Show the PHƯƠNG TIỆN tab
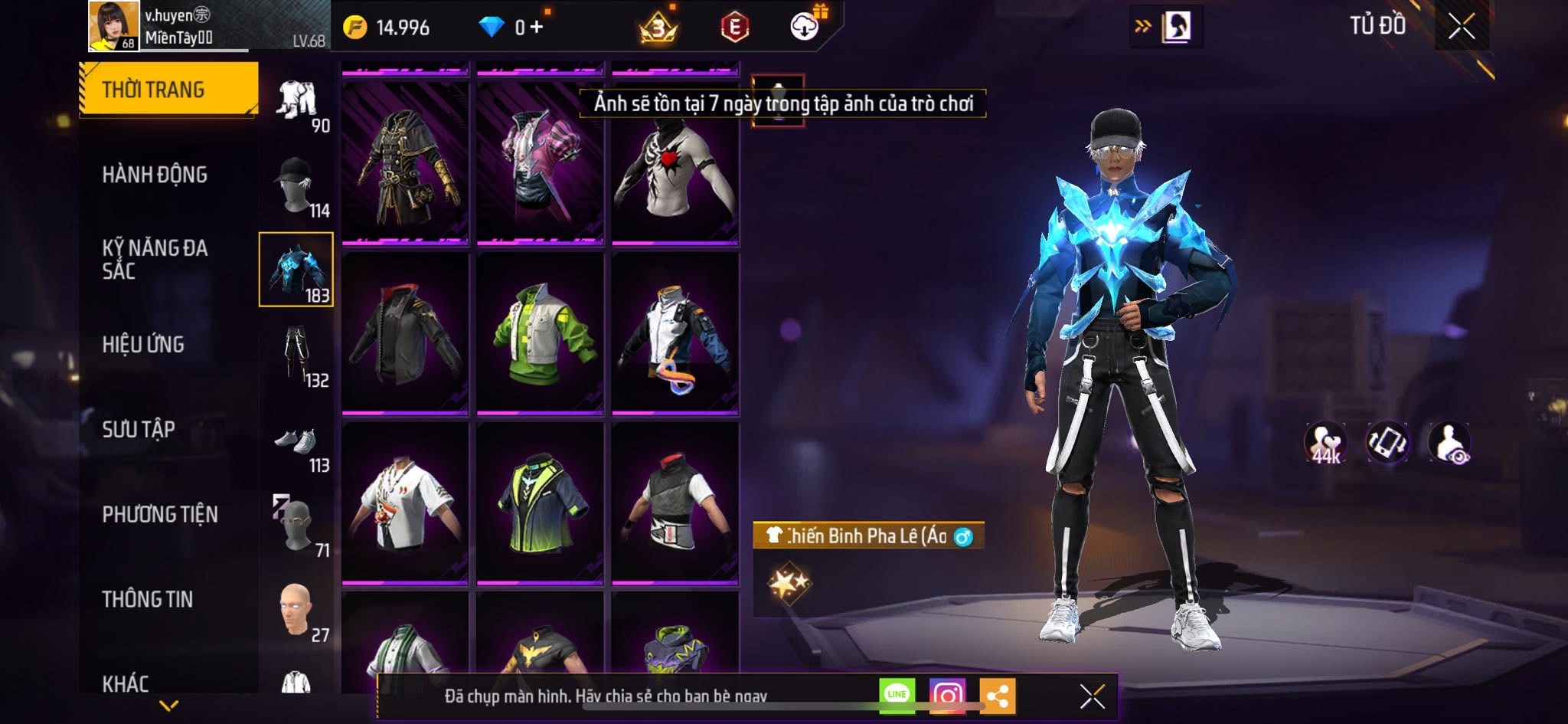Screen dimensions: 1568x724 pyautogui.click(x=160, y=514)
